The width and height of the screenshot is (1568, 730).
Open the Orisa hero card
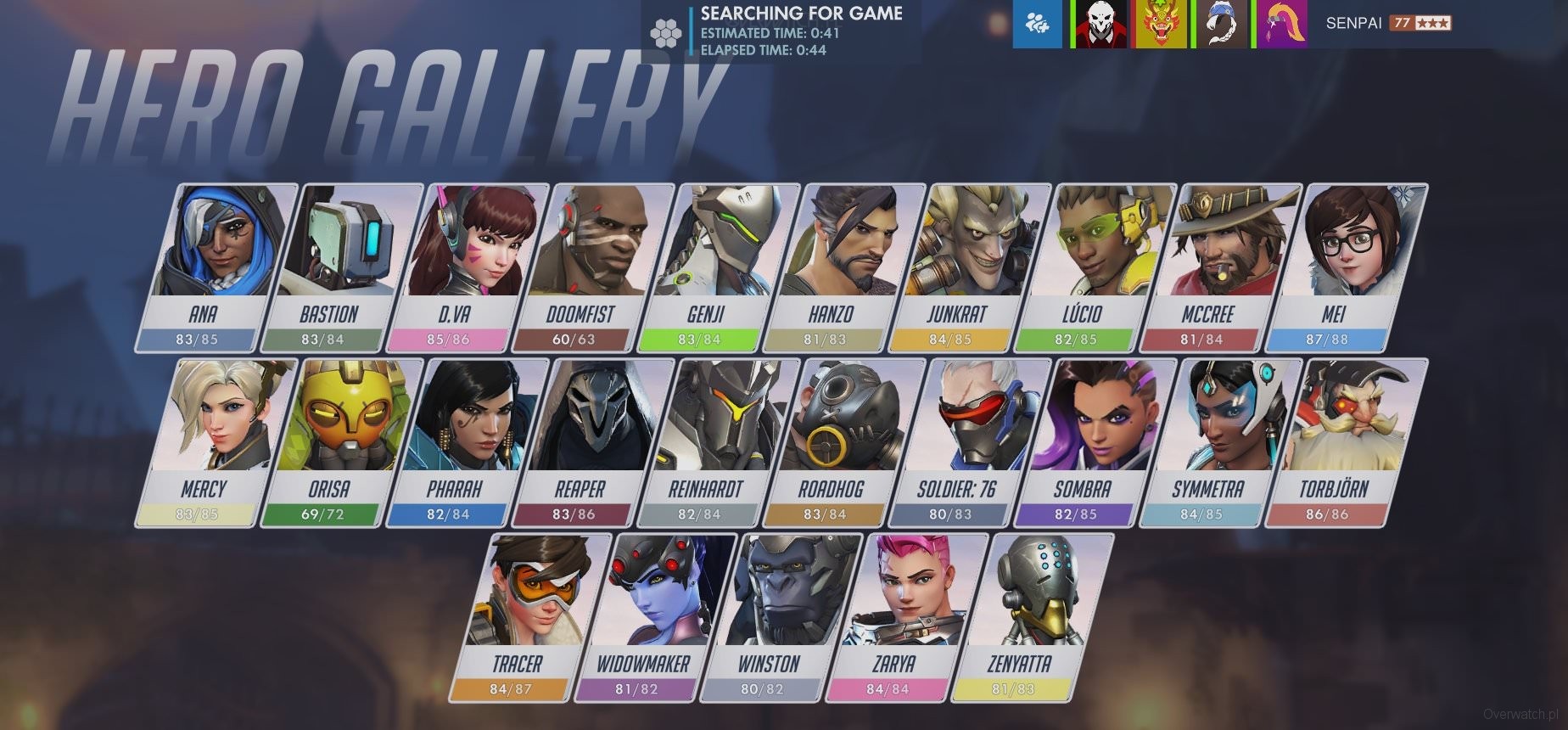[342, 442]
